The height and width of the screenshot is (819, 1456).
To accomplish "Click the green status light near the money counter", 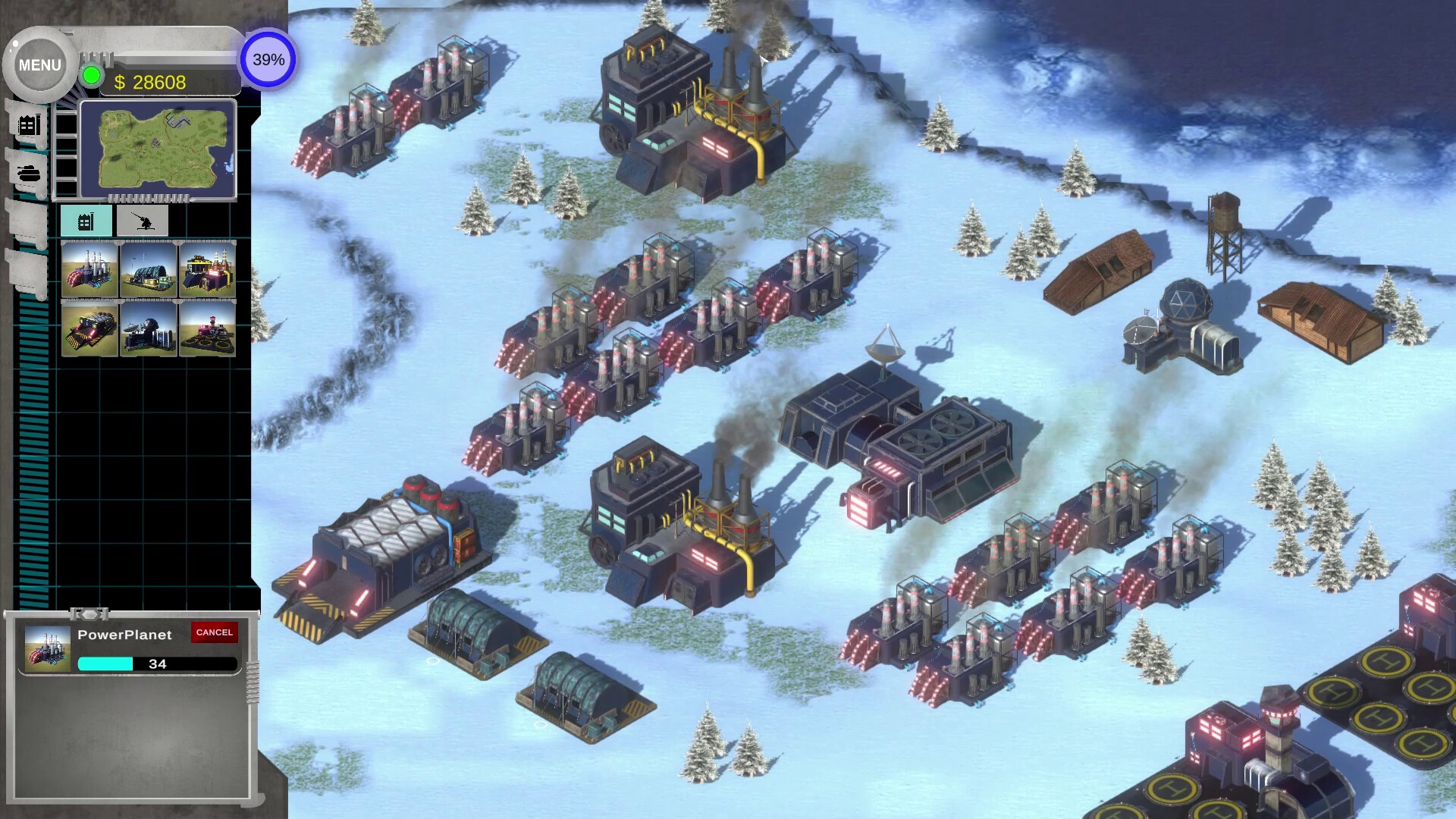I will click(91, 75).
